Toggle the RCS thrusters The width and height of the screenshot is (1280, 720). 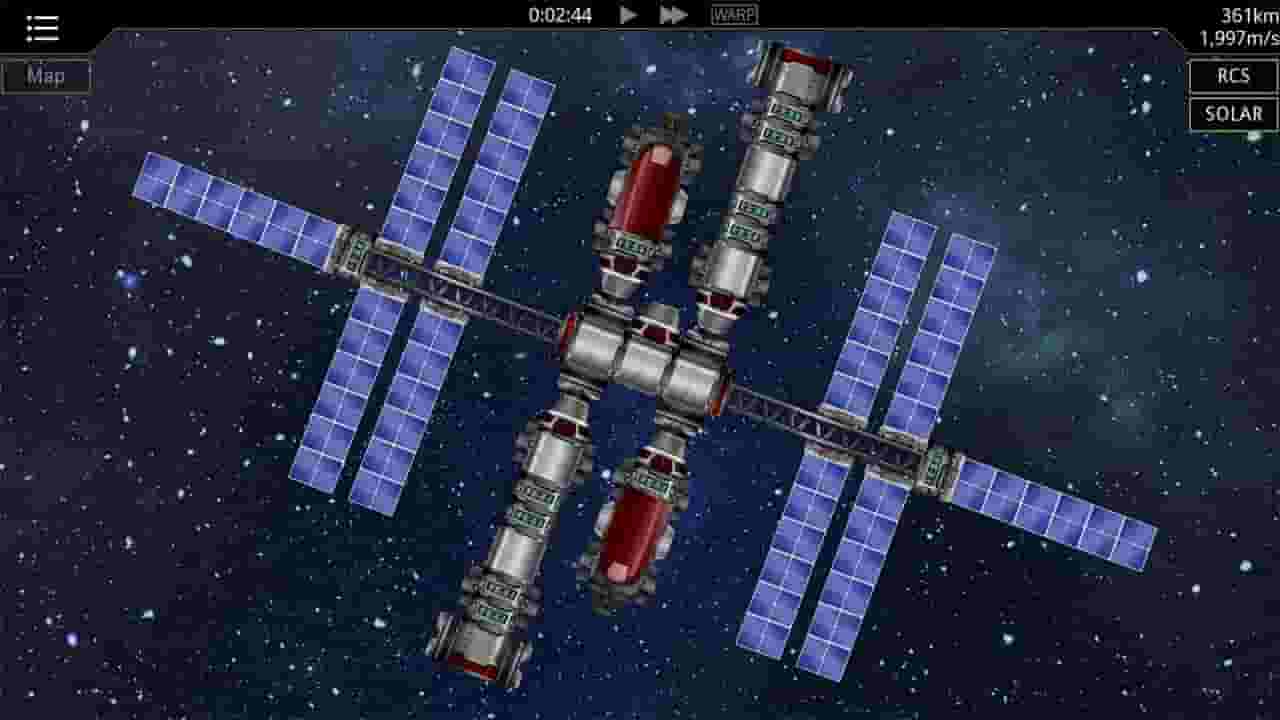point(1233,76)
